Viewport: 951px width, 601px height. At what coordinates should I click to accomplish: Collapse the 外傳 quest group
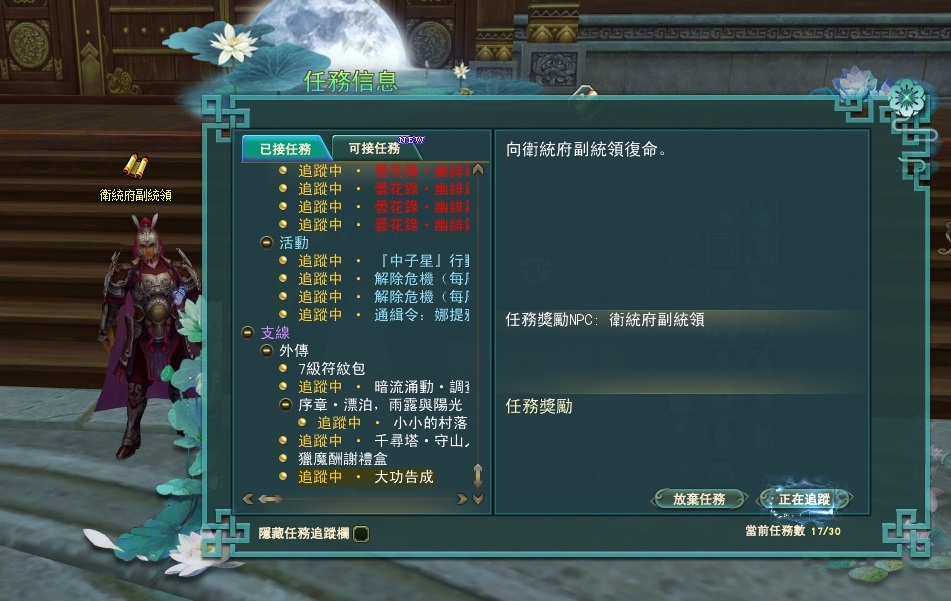tap(267, 351)
